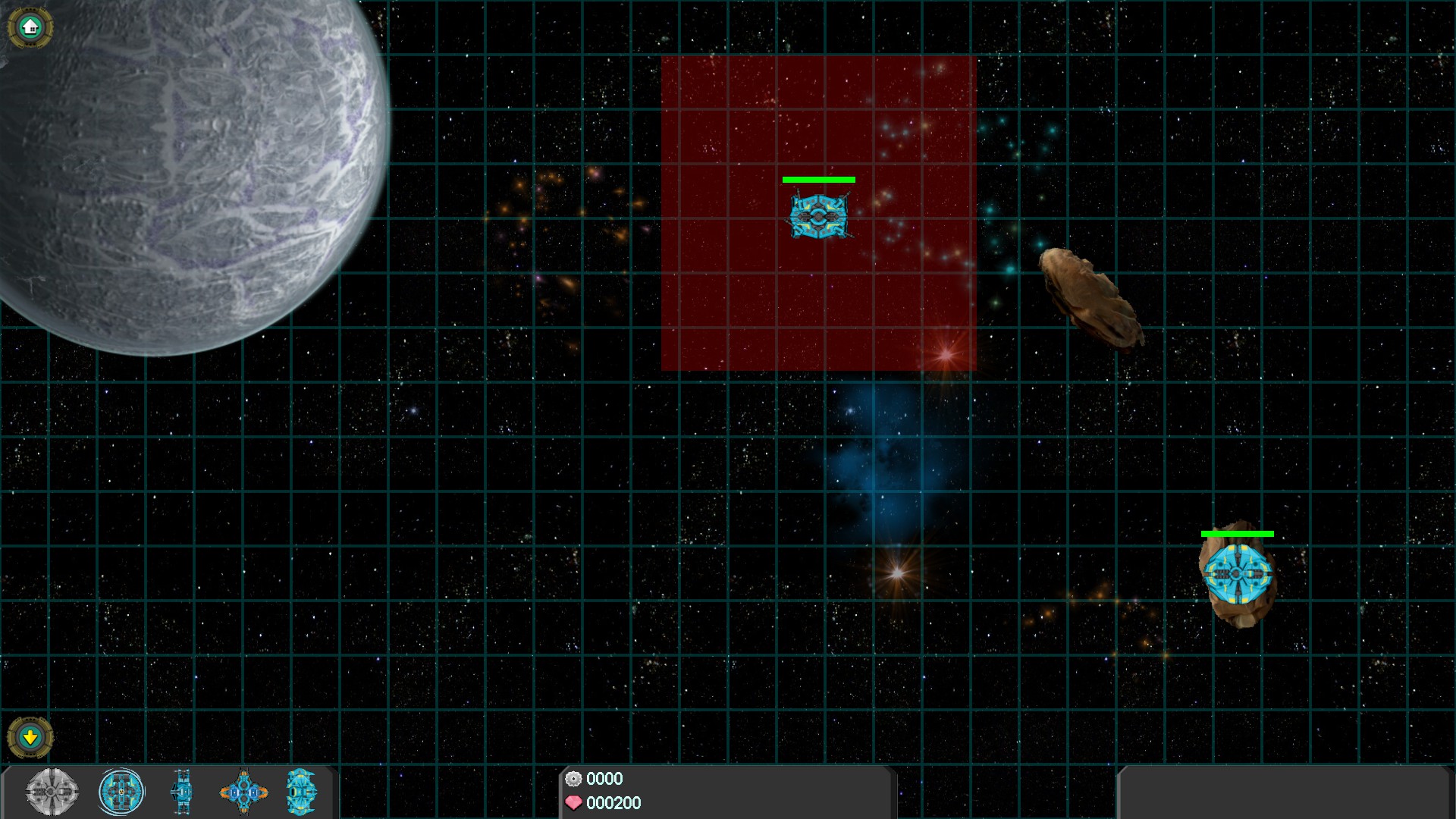
Task: Select the greyed-out round station icon
Action: [x=52, y=792]
